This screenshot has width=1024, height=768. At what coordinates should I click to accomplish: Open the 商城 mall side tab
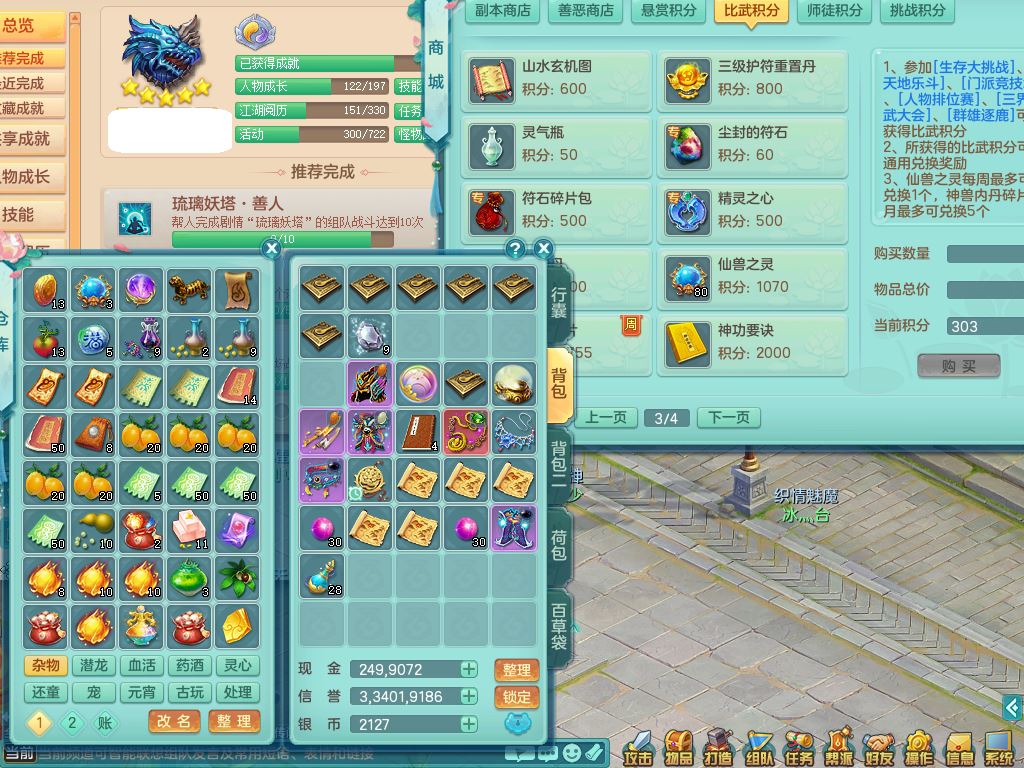tap(436, 65)
